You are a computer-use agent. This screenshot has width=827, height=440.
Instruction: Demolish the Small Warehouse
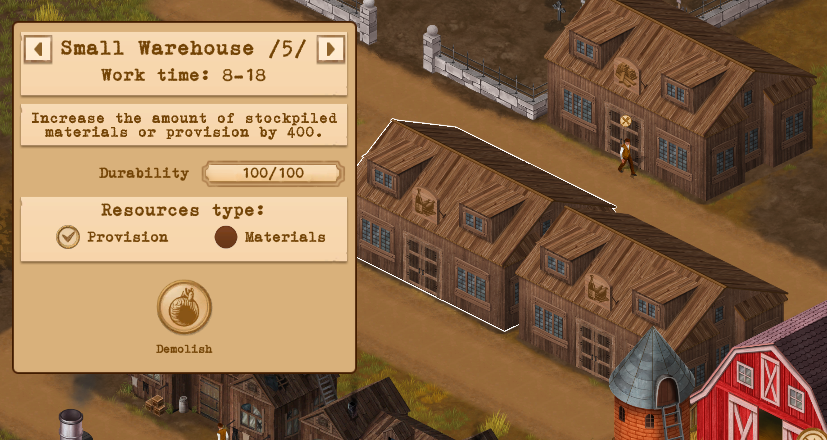tap(184, 308)
